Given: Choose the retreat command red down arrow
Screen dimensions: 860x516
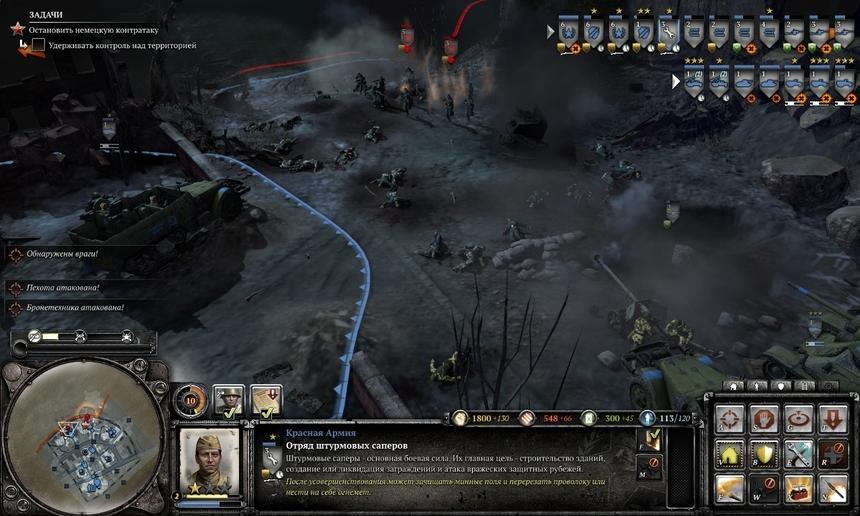Looking at the screenshot, I should (x=833, y=419).
